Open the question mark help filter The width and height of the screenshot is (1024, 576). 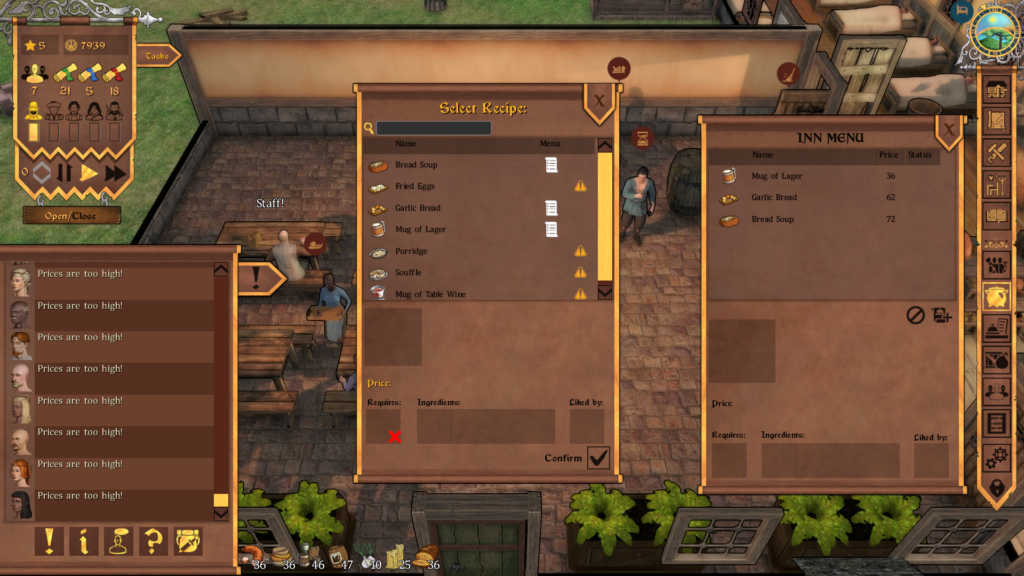click(x=153, y=541)
